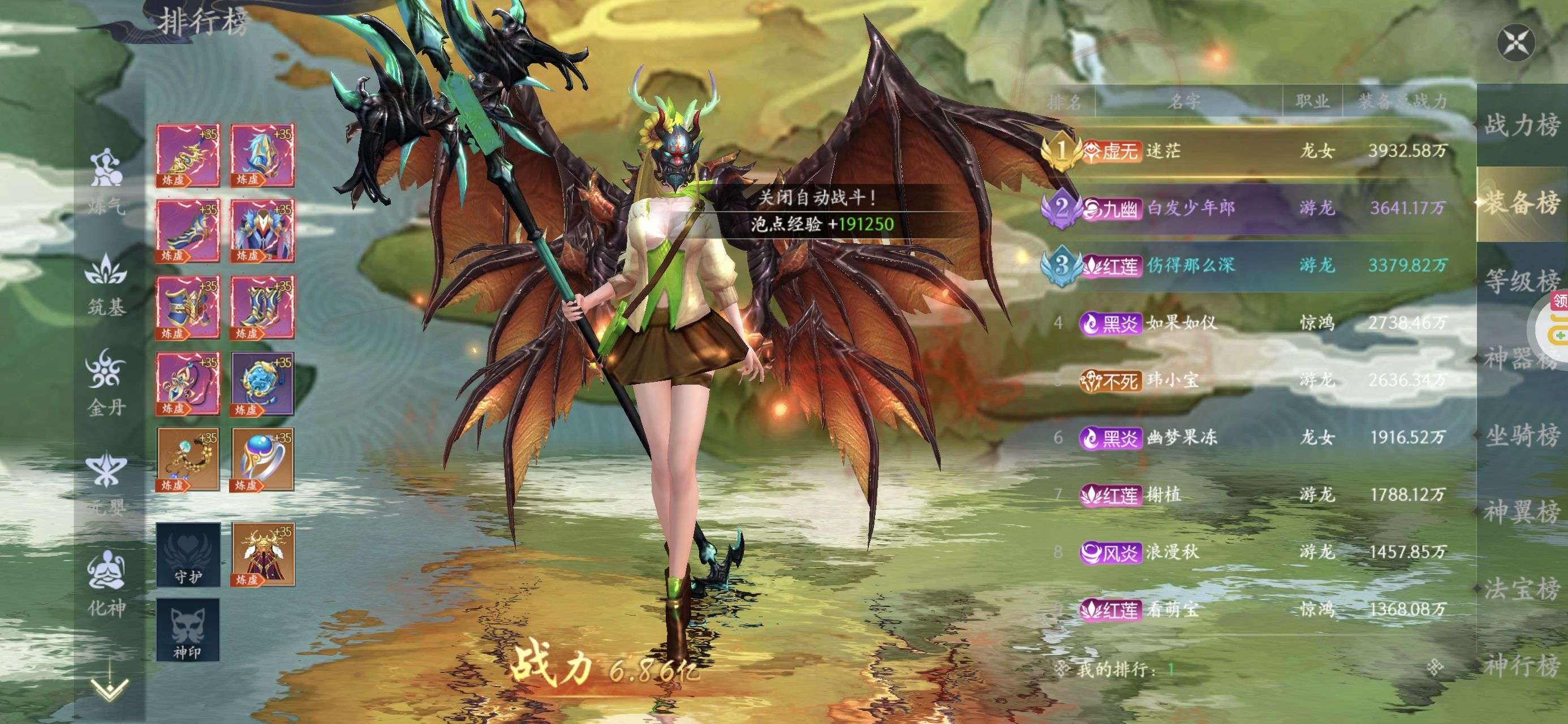Viewport: 1568px width, 724px height.
Task: Open the 法宝榜 ranking tab
Action: point(1521,588)
